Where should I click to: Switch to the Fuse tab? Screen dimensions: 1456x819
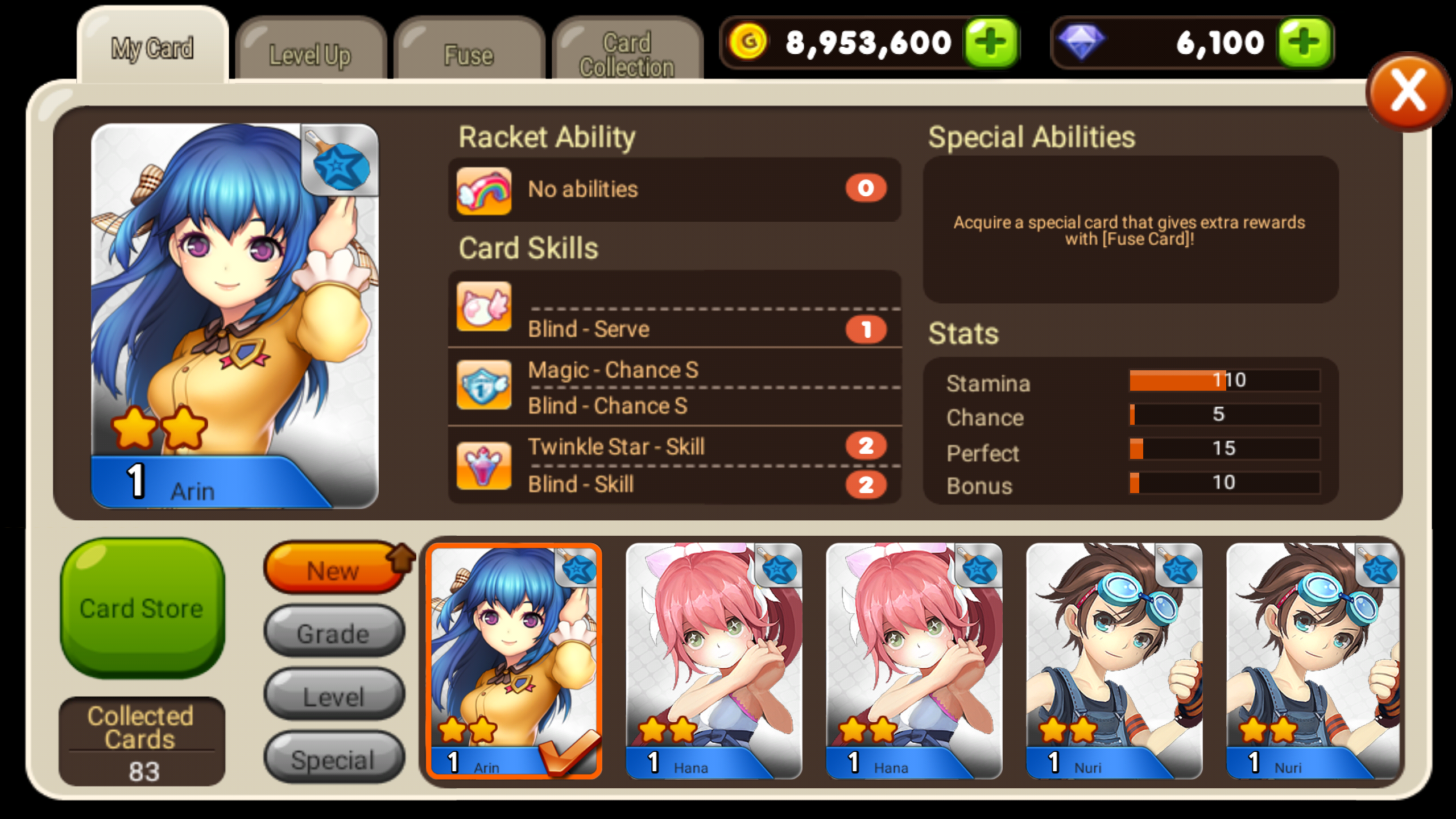(x=468, y=54)
